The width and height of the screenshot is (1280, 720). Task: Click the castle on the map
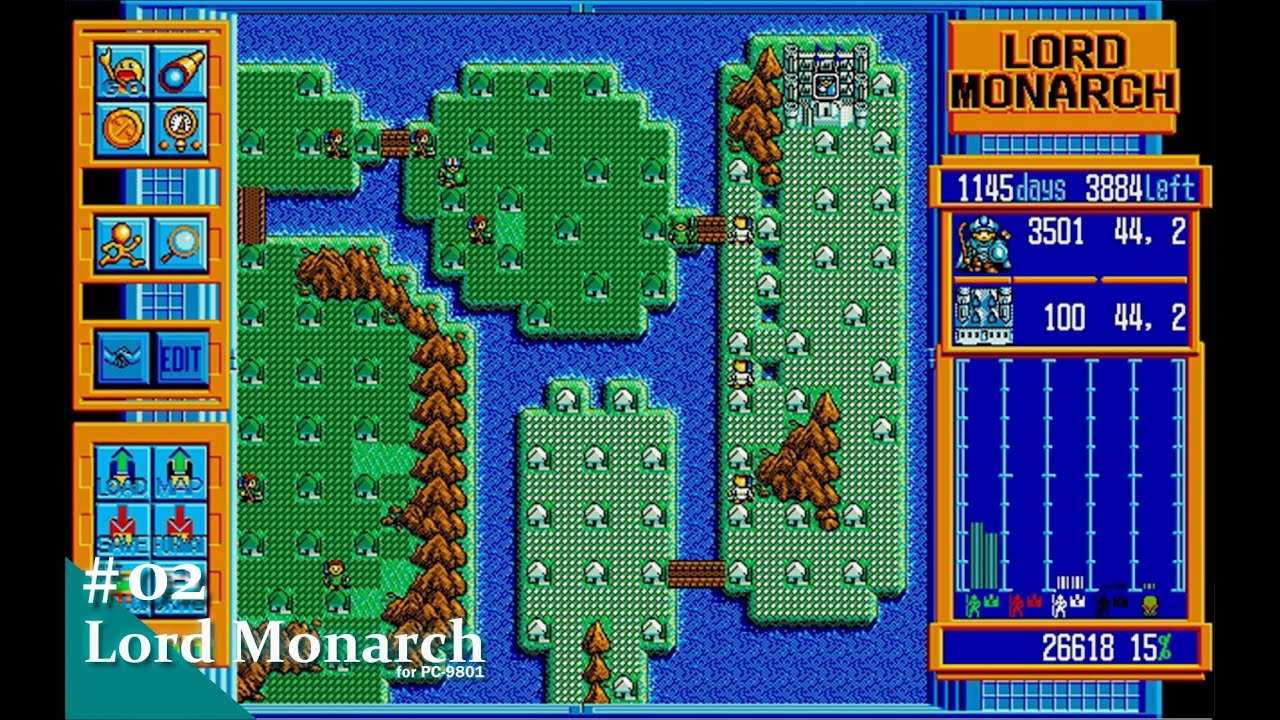(826, 85)
